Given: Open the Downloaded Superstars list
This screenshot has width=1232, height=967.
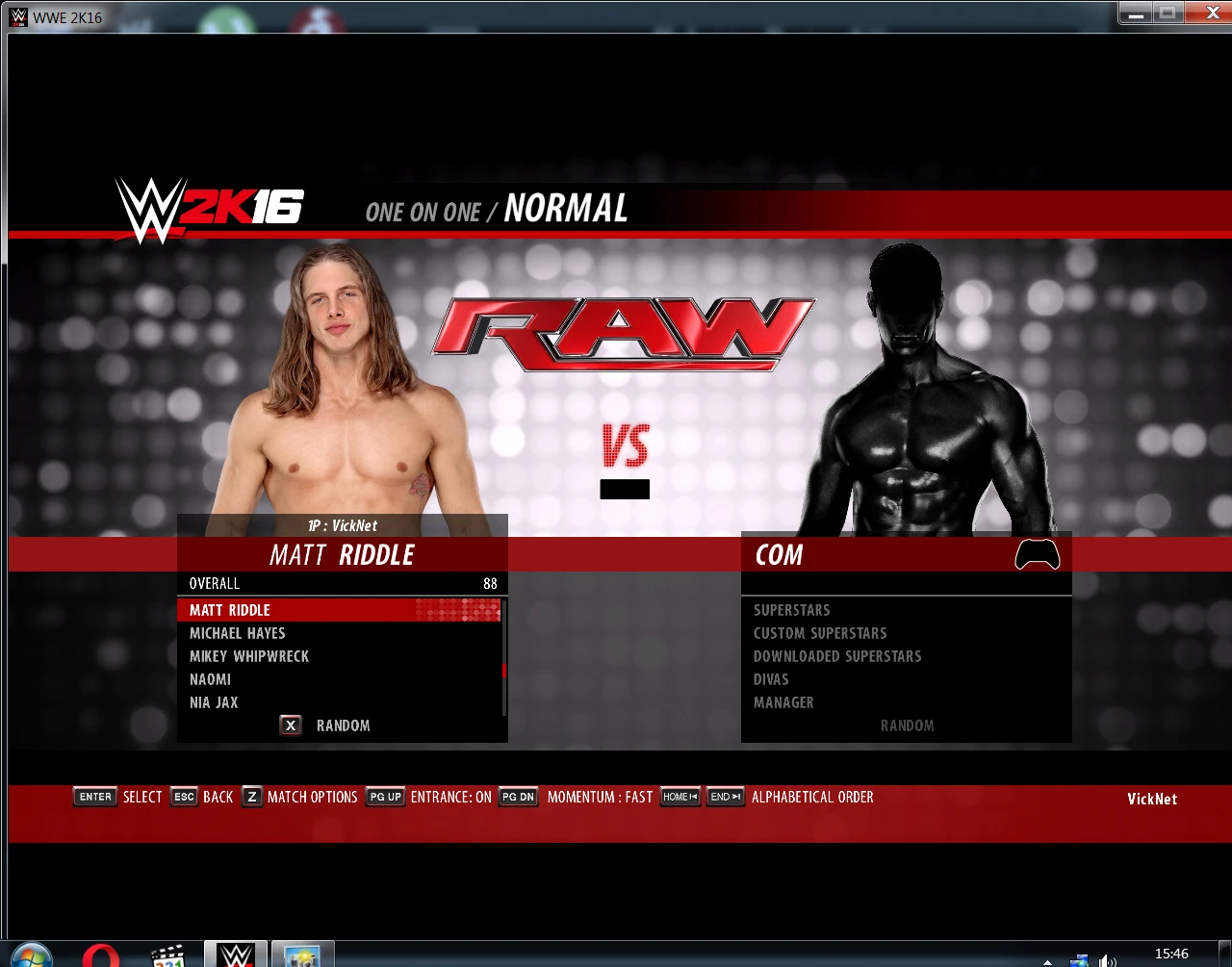Looking at the screenshot, I should click(x=836, y=656).
